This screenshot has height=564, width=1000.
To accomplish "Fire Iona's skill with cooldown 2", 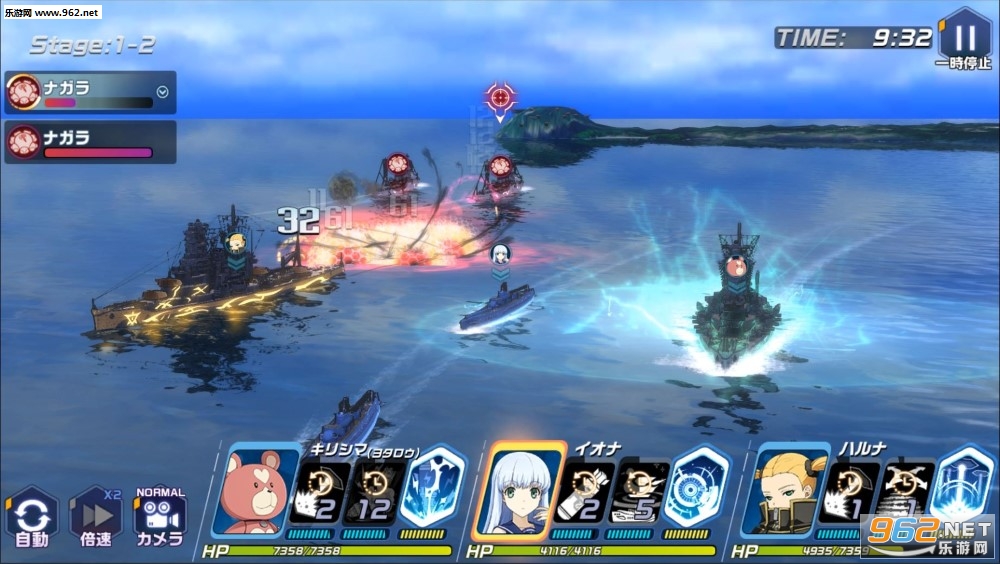I will pos(586,494).
